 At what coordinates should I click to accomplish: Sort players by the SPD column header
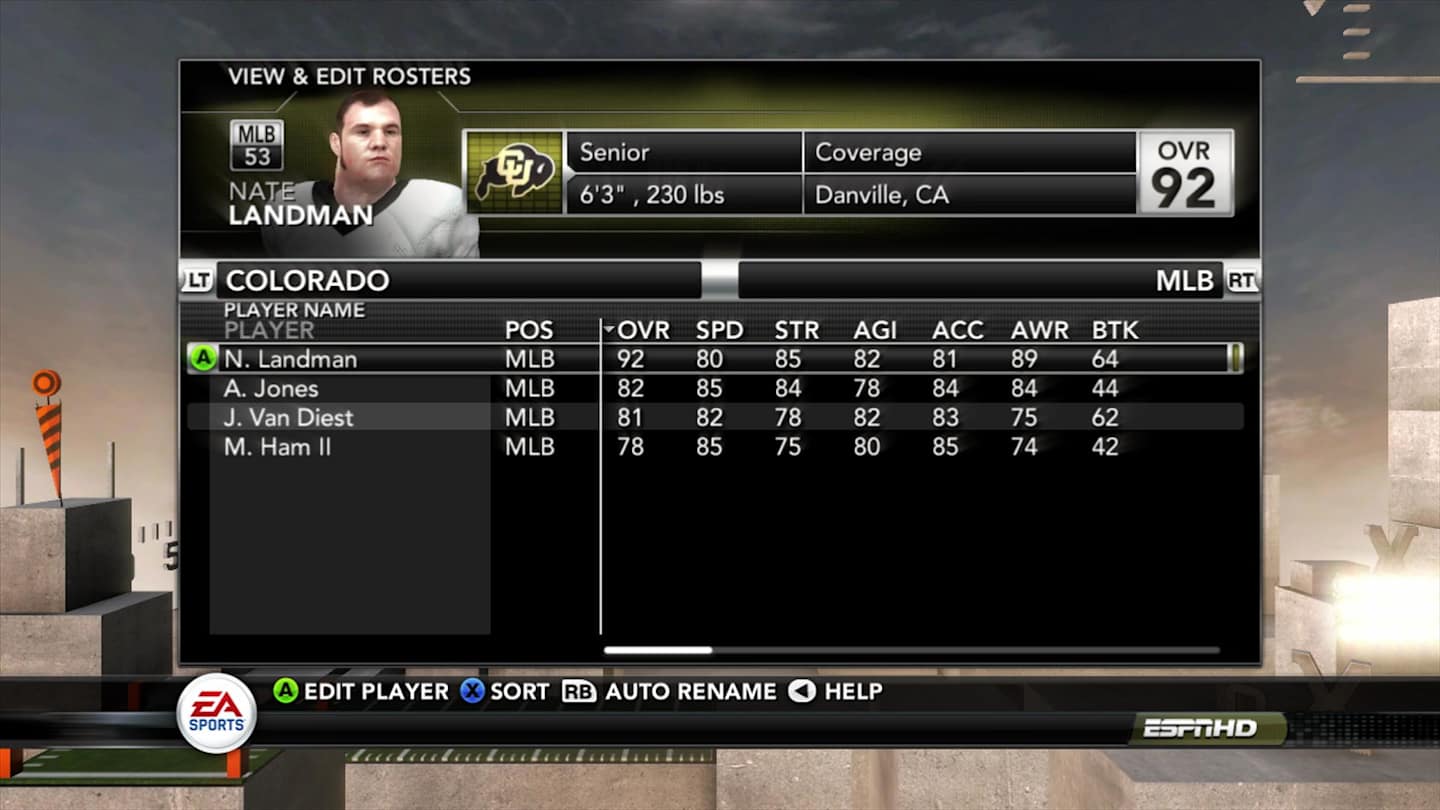click(x=718, y=329)
